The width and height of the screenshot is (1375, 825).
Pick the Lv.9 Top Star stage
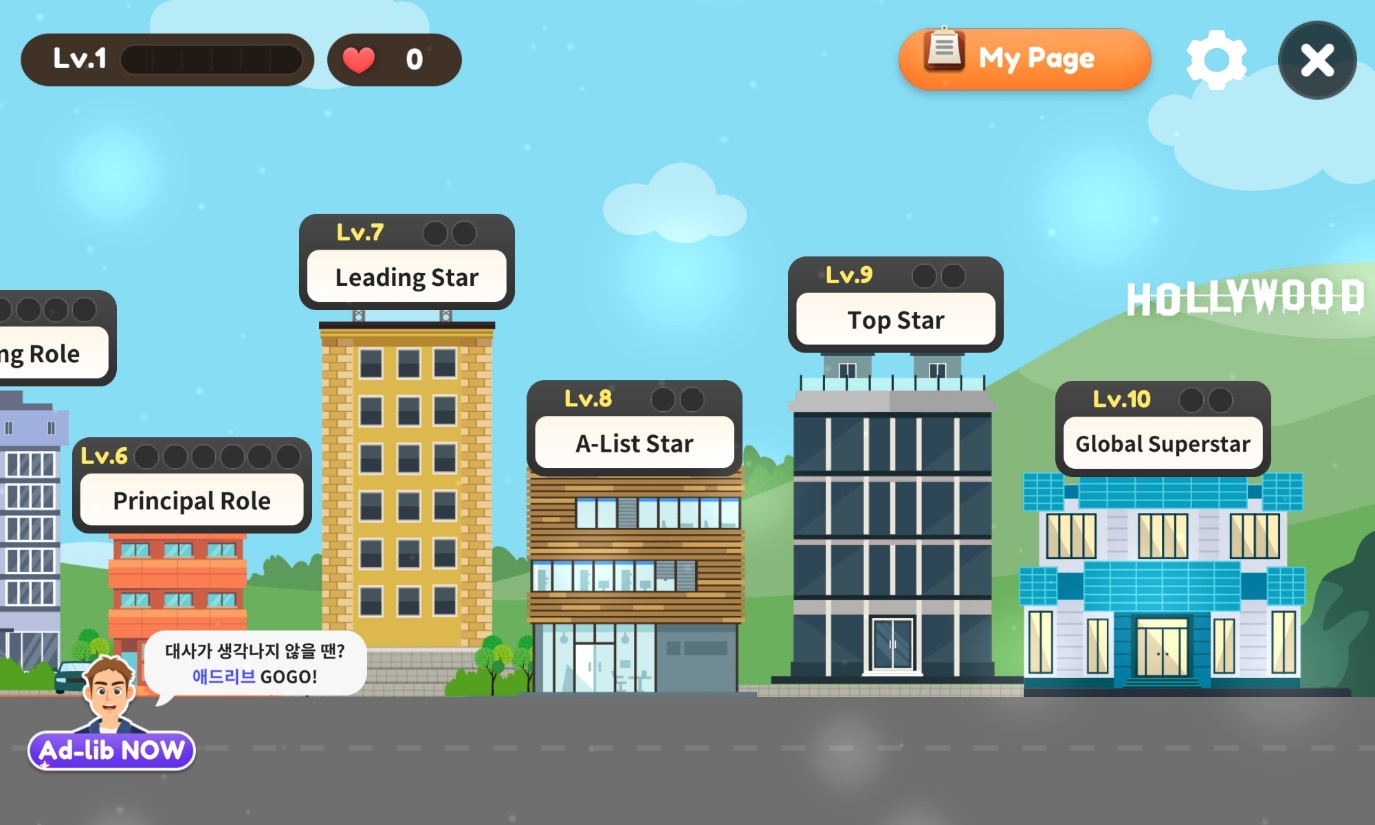point(895,320)
